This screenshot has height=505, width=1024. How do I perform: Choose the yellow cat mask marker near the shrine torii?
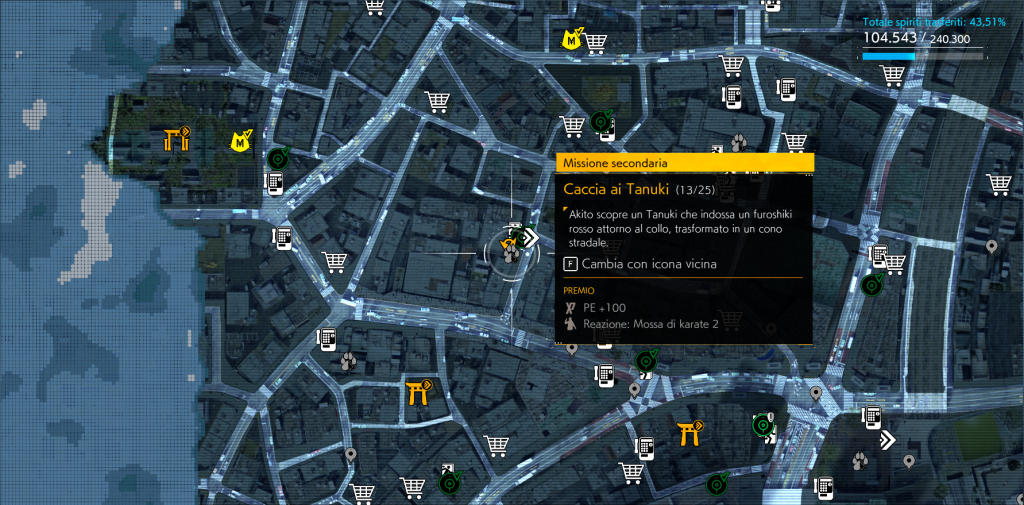[241, 142]
